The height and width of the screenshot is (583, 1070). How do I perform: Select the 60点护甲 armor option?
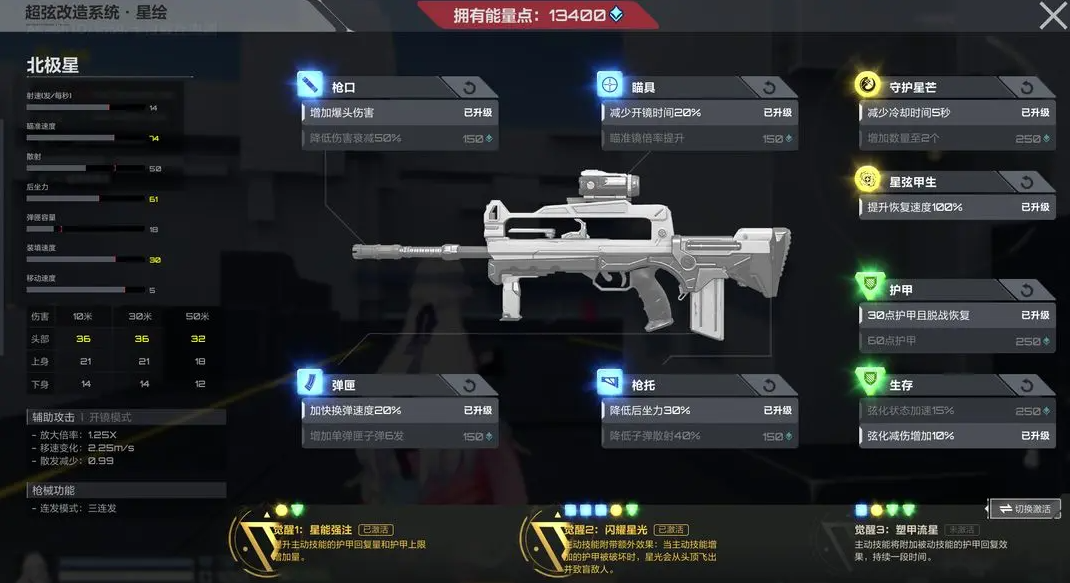point(957,341)
